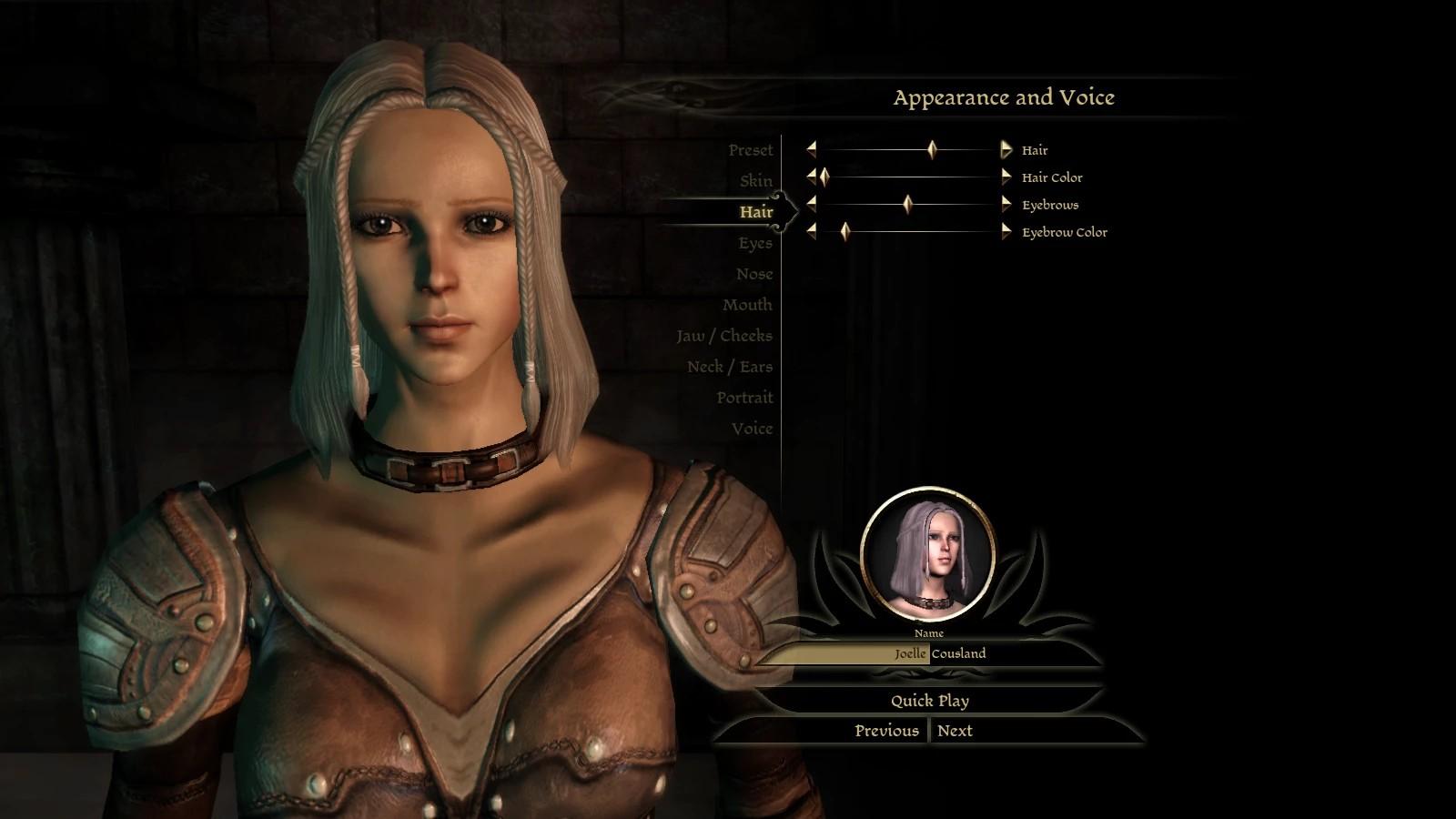Click the left arrow for Eyebrows
This screenshot has height=819, width=1456.
pos(811,205)
